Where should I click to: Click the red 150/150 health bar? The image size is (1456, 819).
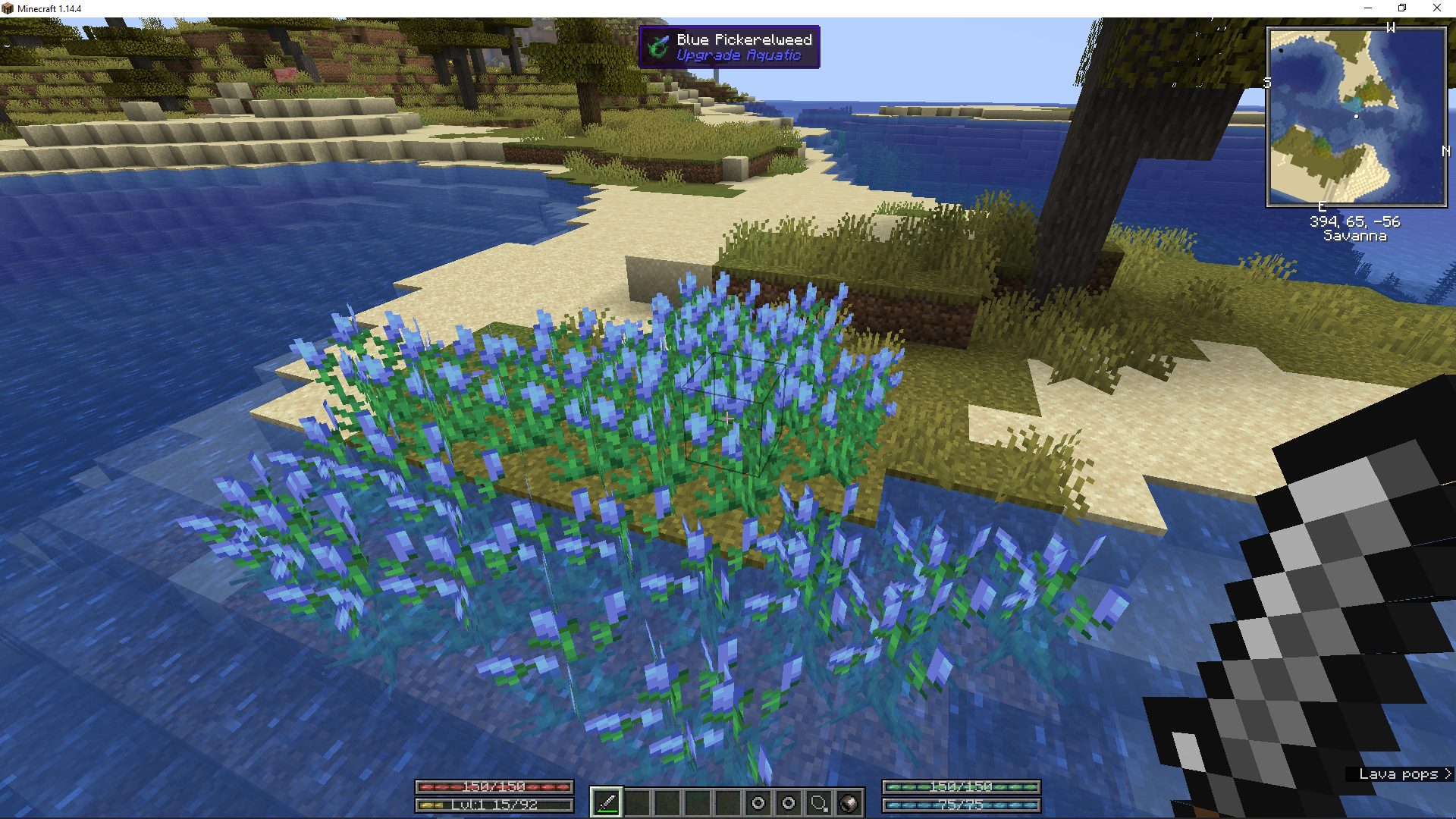tap(494, 787)
